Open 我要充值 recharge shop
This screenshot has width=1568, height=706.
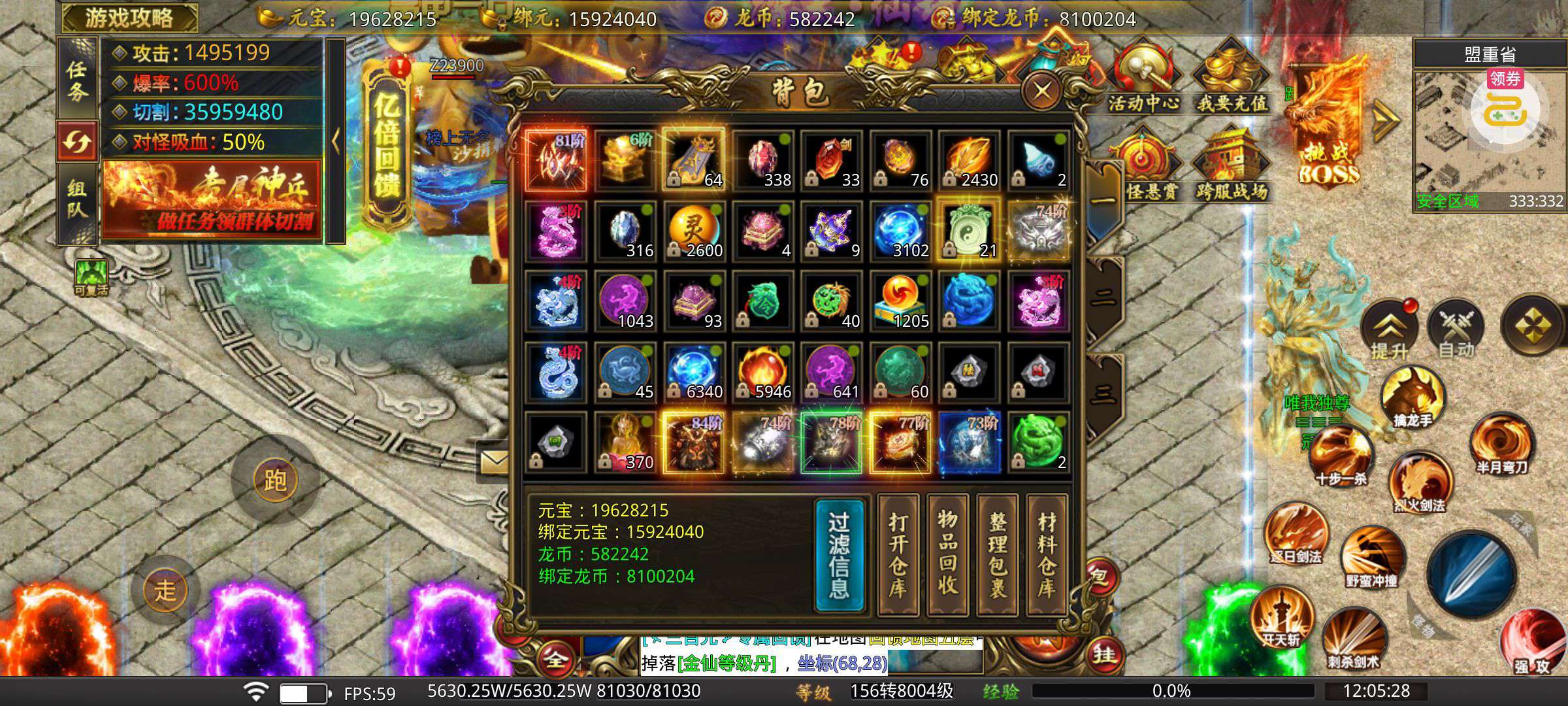point(1232,78)
